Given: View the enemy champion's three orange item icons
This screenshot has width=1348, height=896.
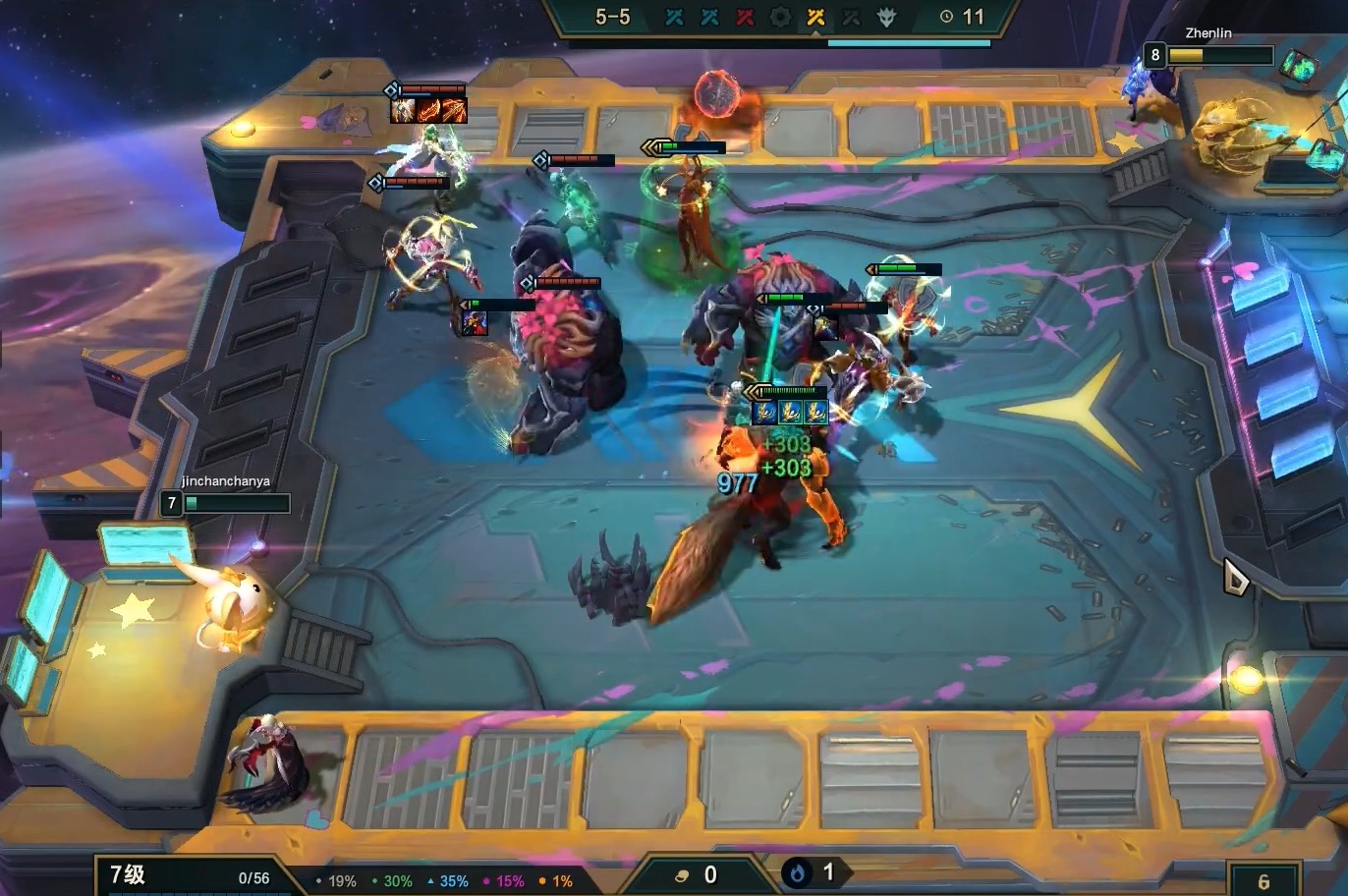Looking at the screenshot, I should point(428,110).
